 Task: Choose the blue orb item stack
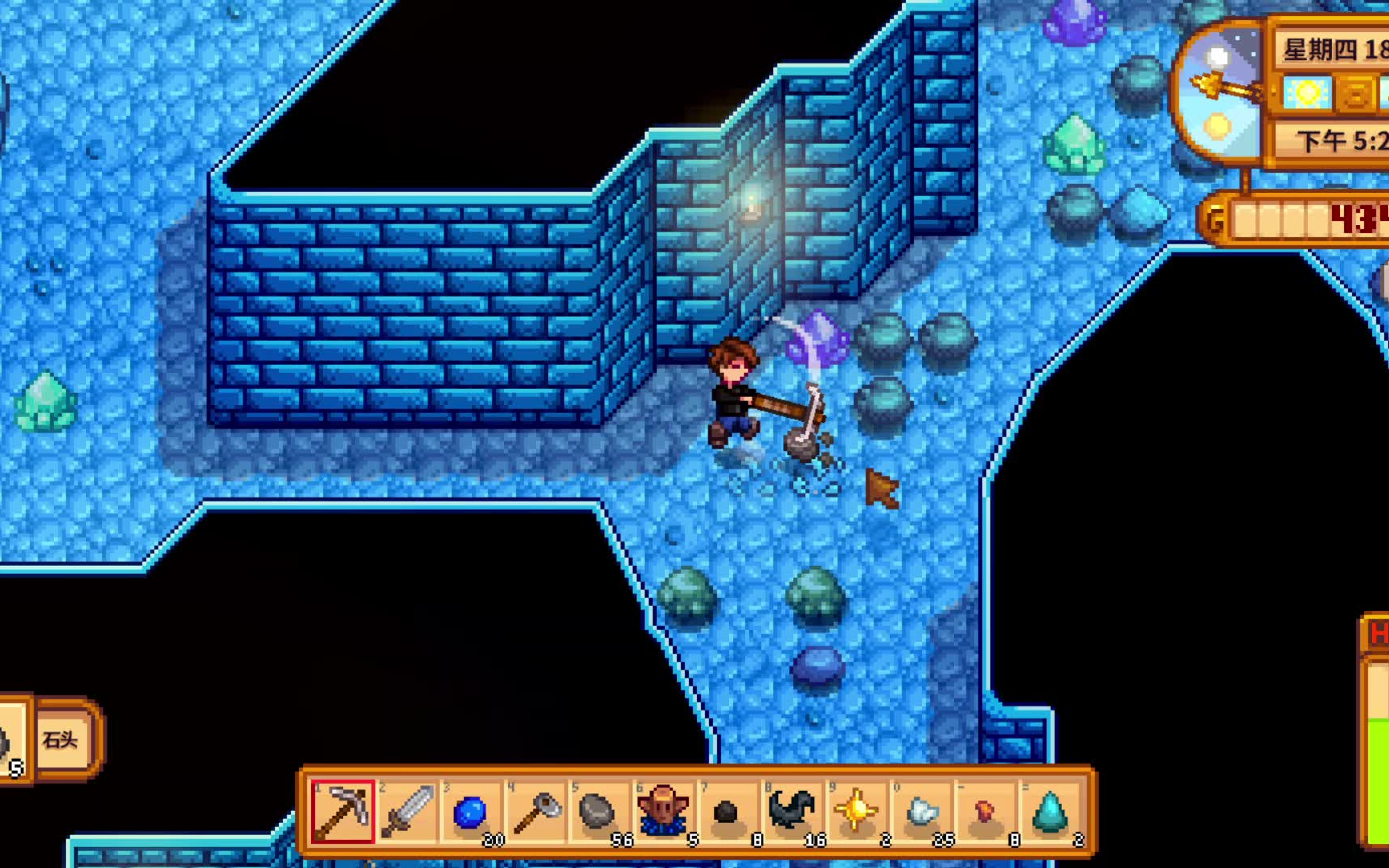(471, 812)
